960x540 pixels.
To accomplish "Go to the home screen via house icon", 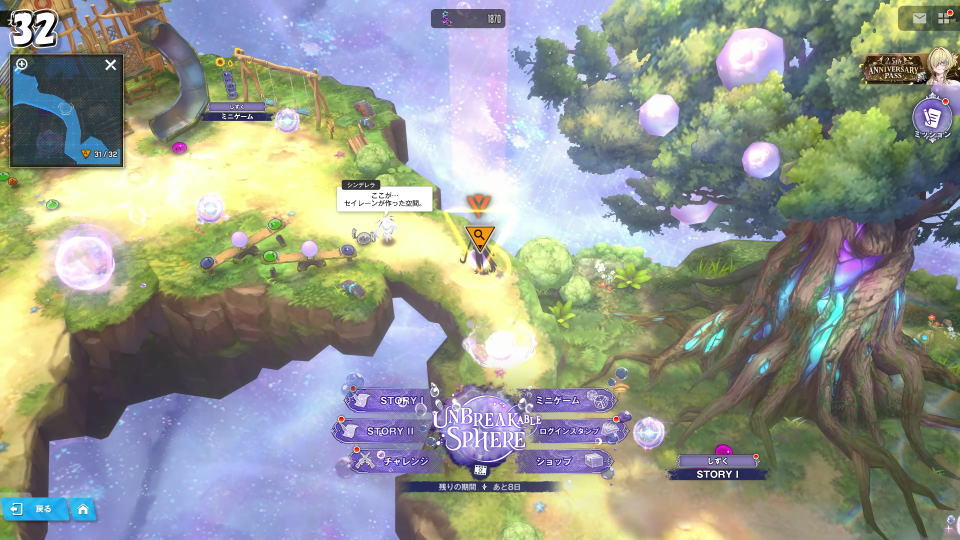I will coord(83,509).
